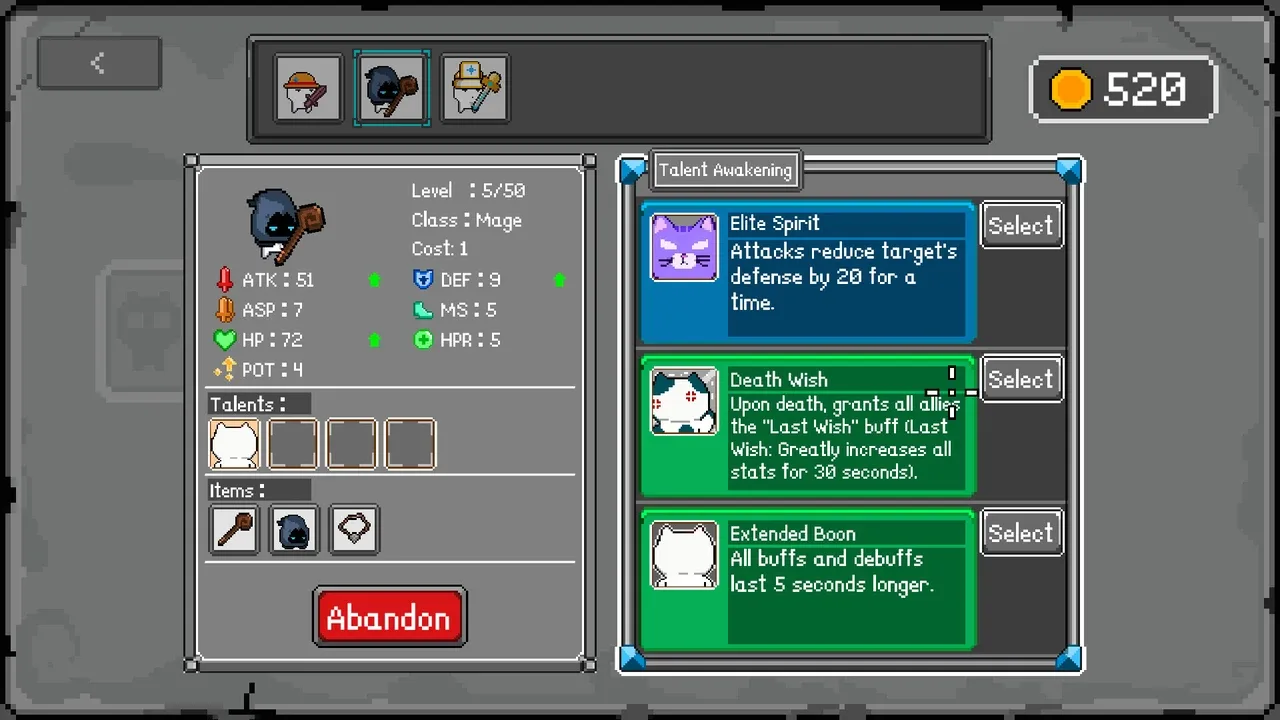Click the necklace item slot
This screenshot has height=720, width=1280.
[x=354, y=530]
